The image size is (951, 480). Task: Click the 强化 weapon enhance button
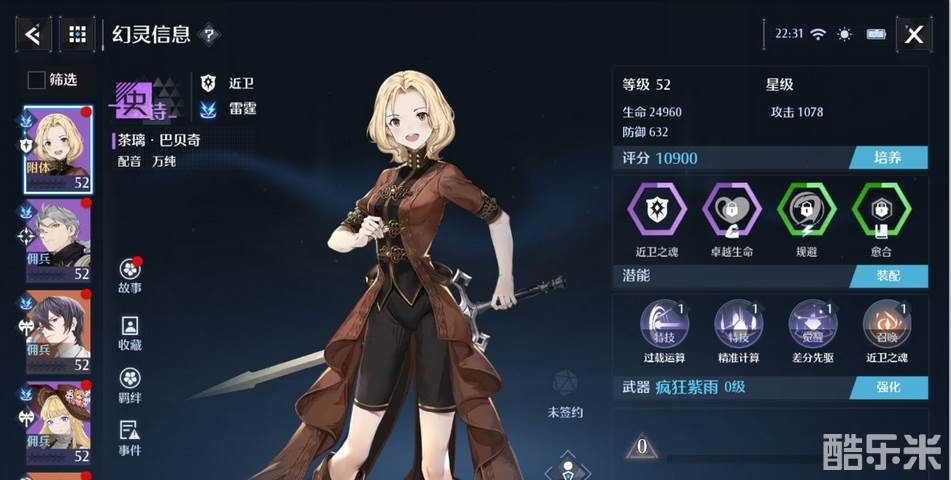[x=880, y=387]
